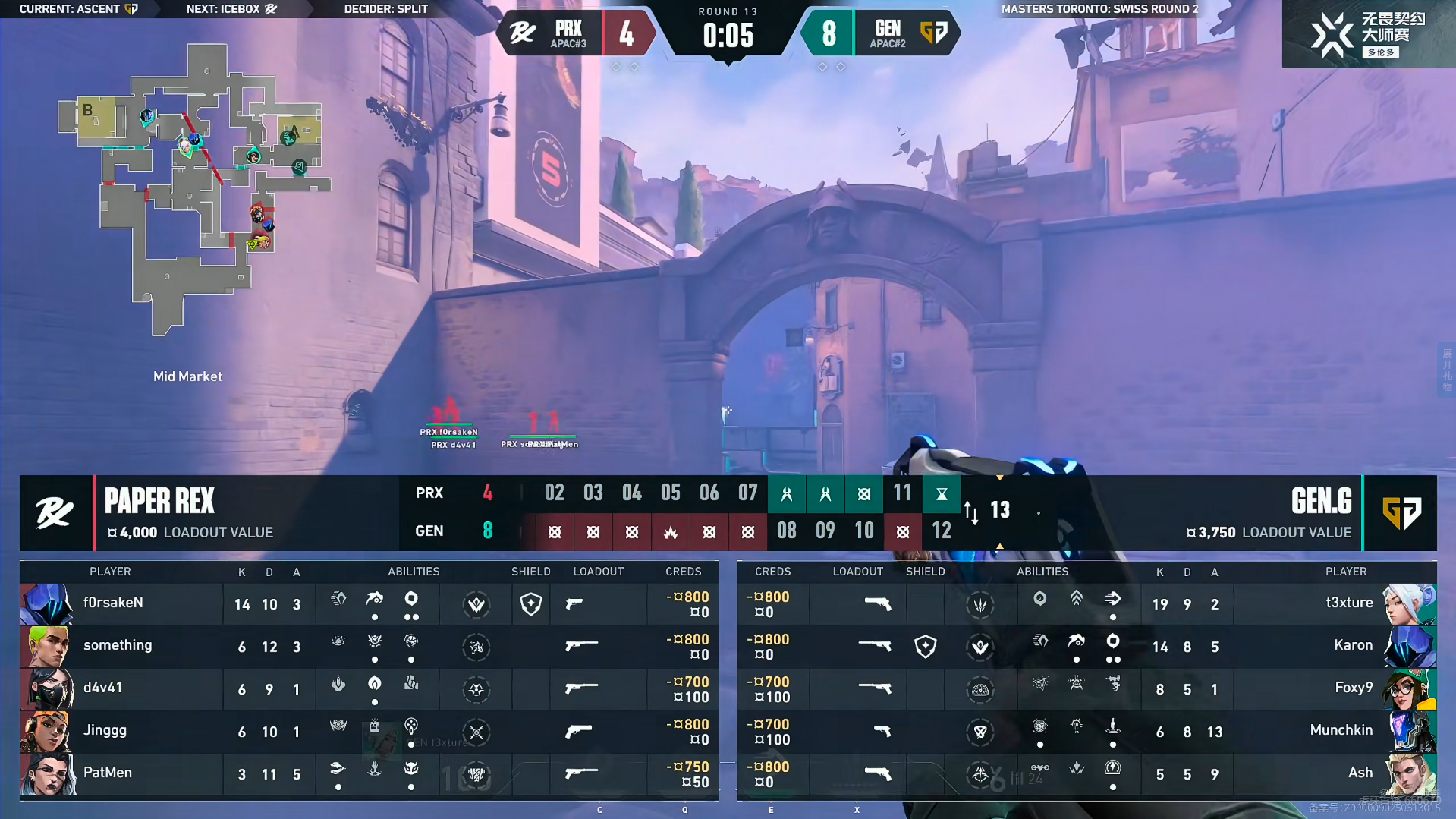Select PatMen's scoreboard row
1456x819 pixels.
[121, 773]
